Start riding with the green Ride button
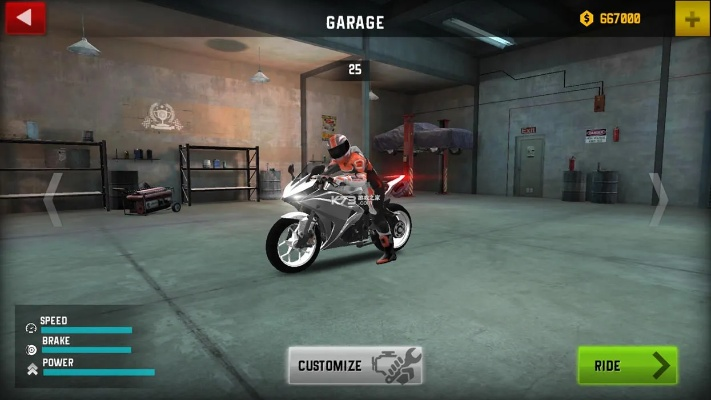Viewport: 711px width, 400px height. (x=627, y=365)
